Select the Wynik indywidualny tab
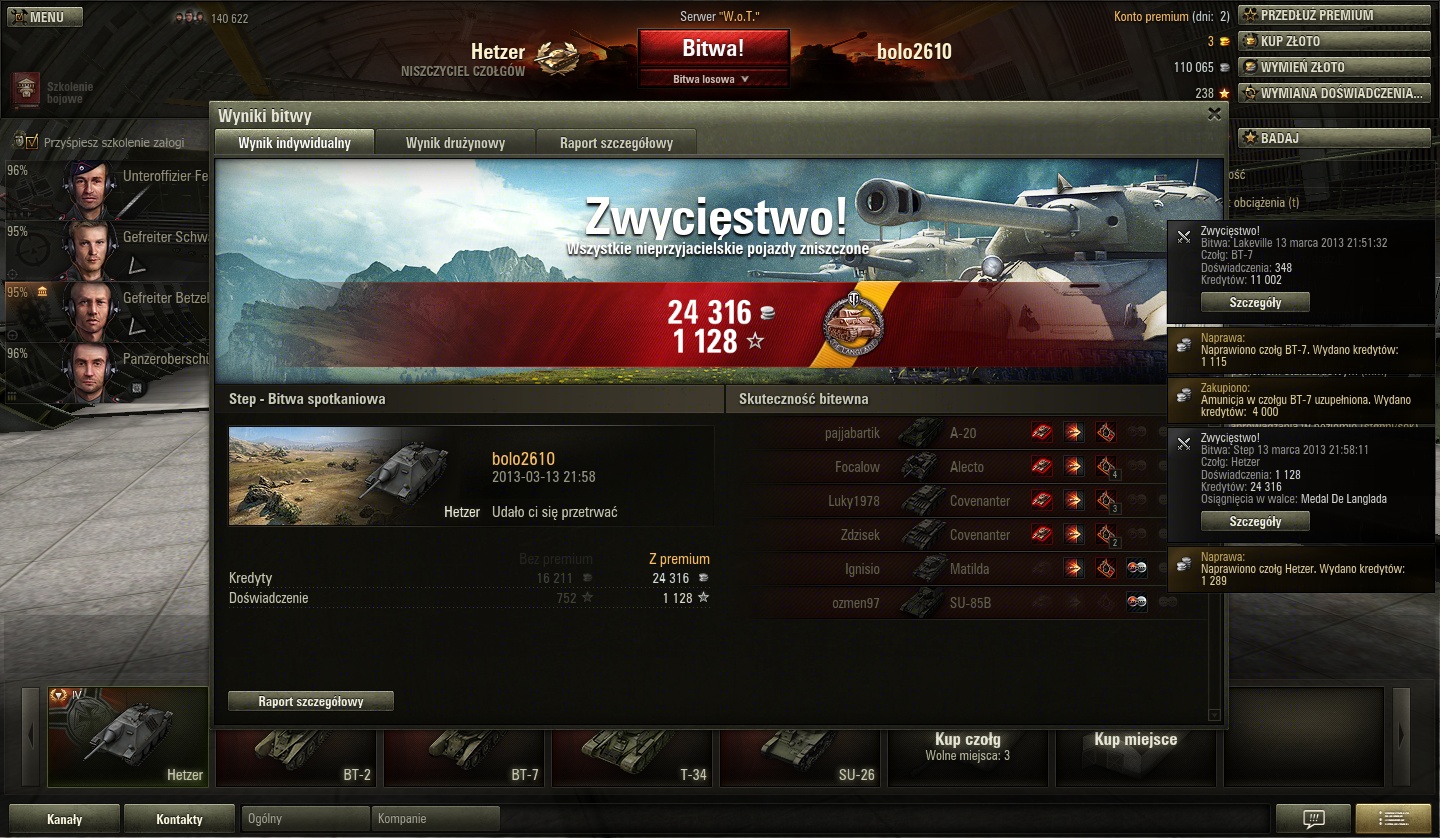Screen dimensions: 1440x838 pos(294,143)
